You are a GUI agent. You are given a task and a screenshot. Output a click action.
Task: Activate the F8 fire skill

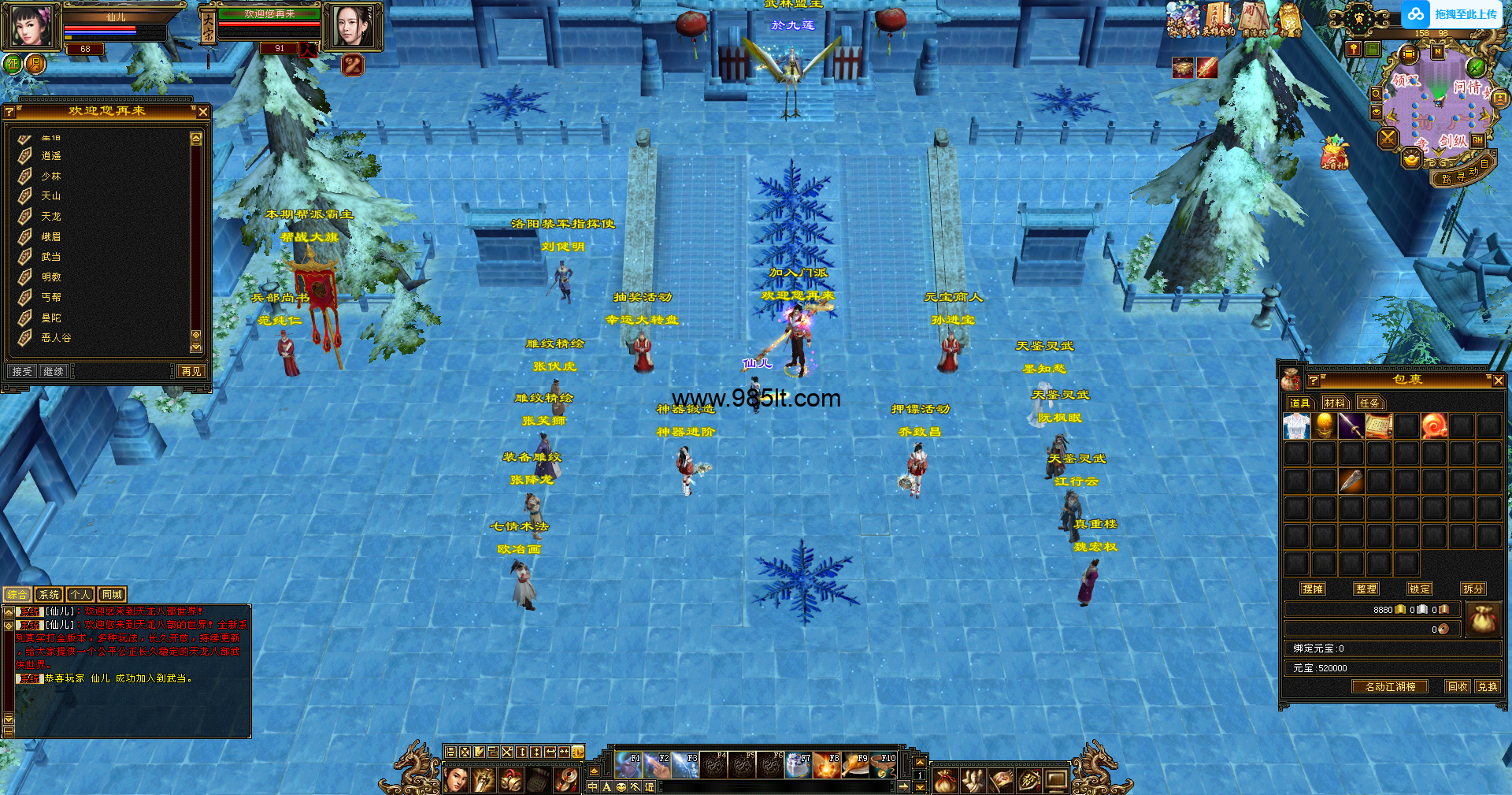coord(827,765)
